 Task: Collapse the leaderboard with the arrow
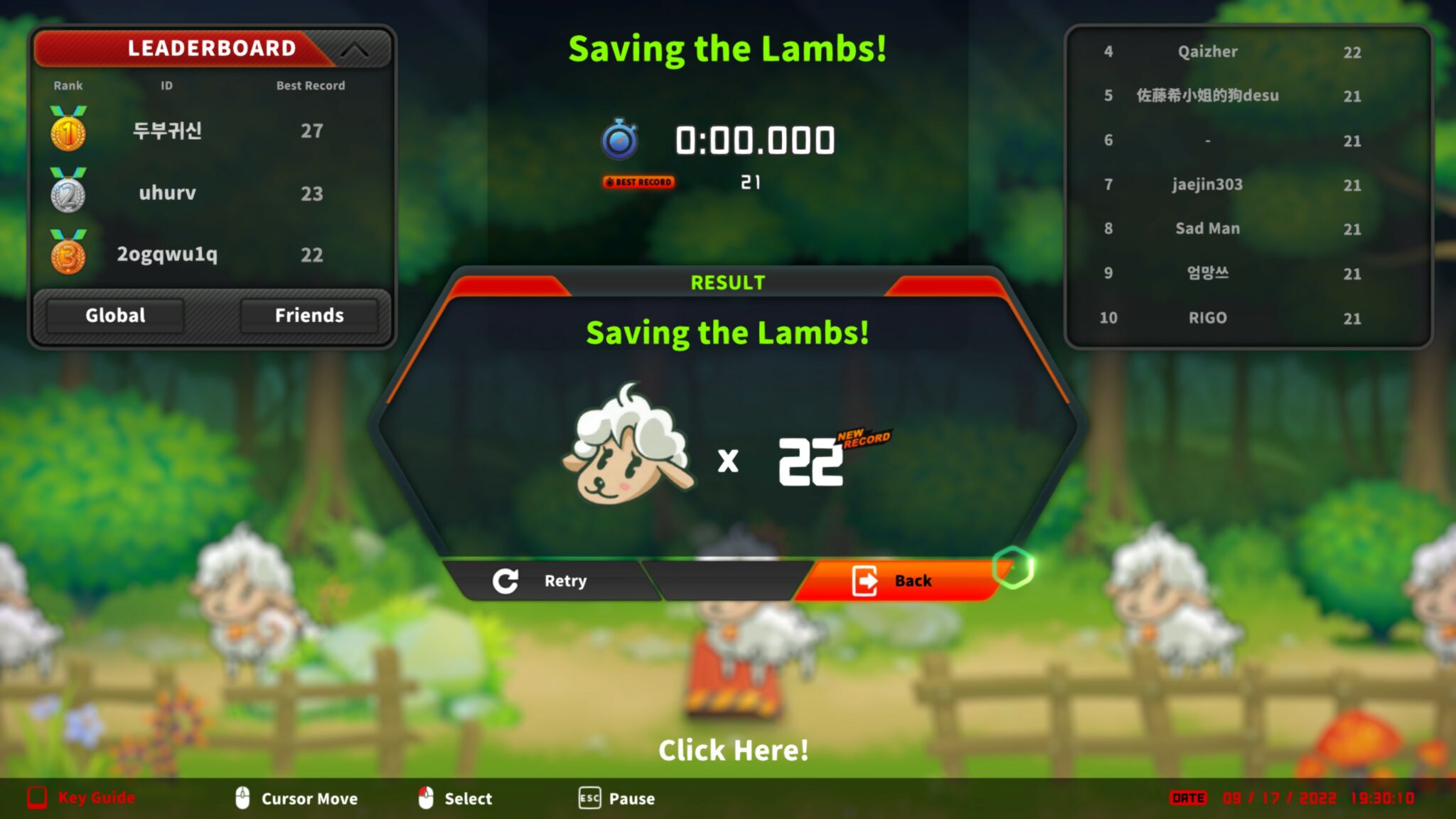(354, 50)
